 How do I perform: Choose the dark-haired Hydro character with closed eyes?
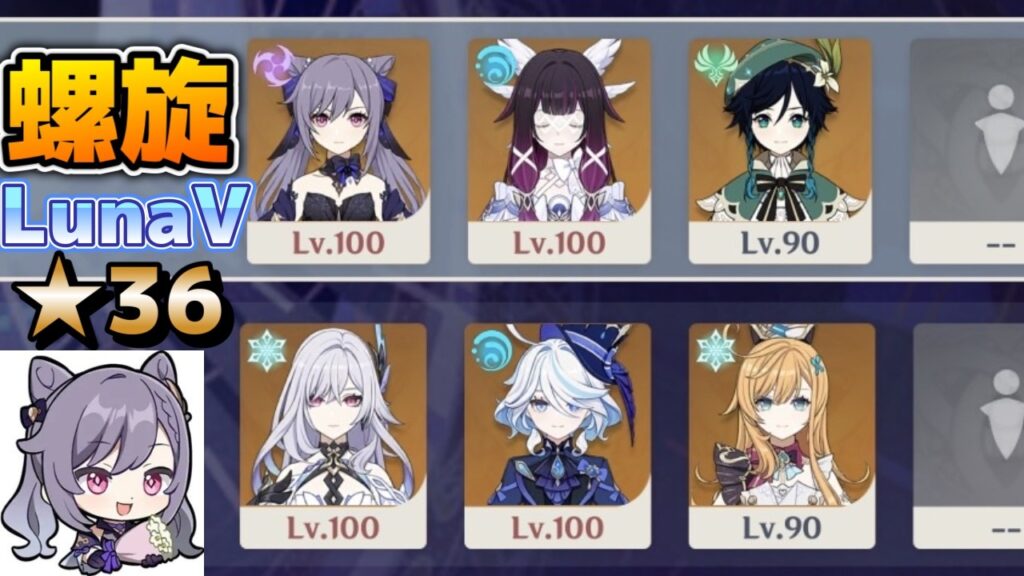[559, 150]
